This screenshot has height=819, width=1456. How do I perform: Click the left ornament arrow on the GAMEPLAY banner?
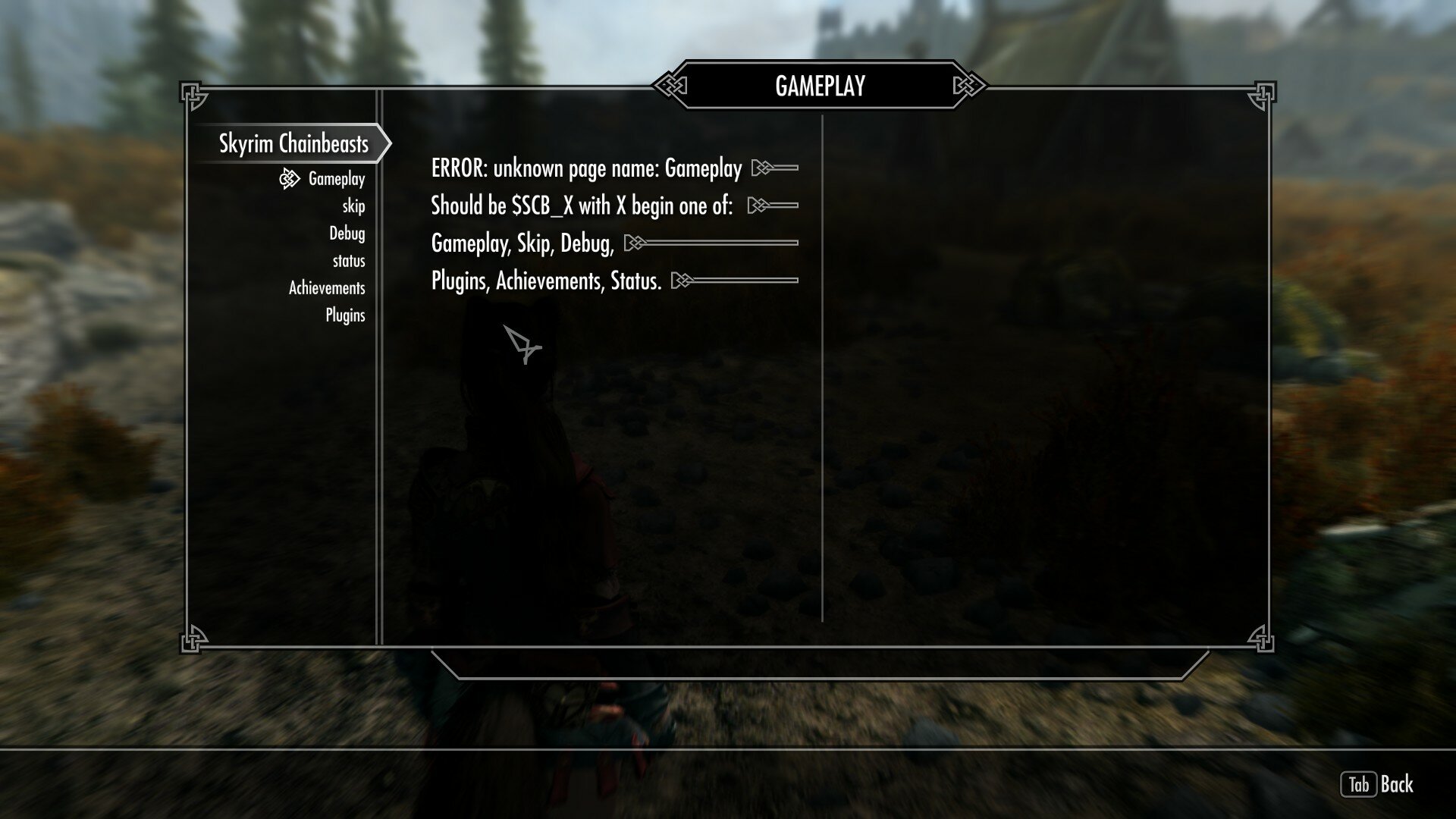670,86
